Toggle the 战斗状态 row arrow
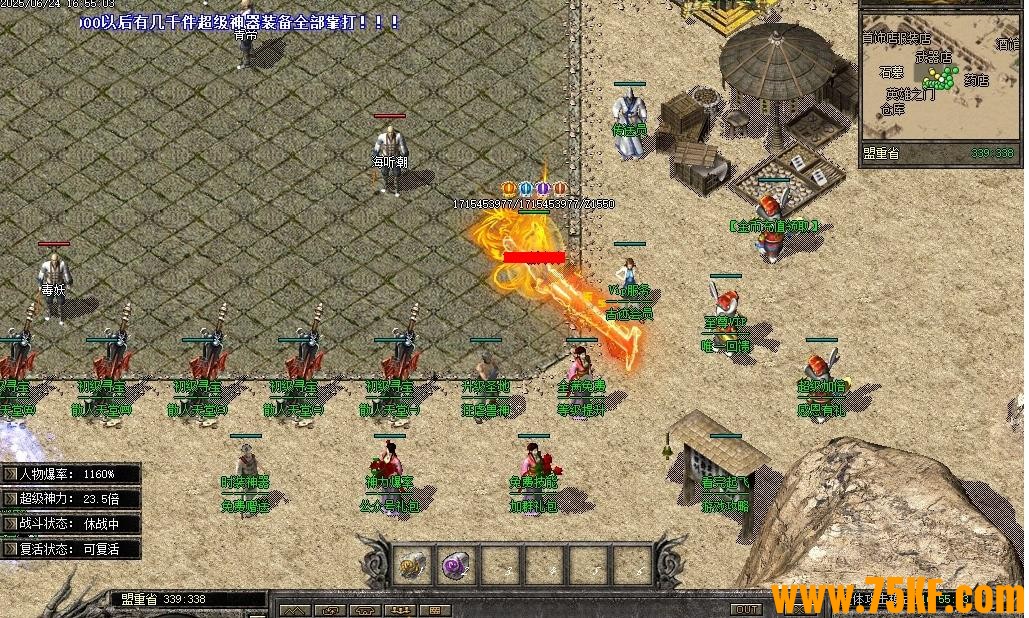The image size is (1029, 618). [x=10, y=523]
